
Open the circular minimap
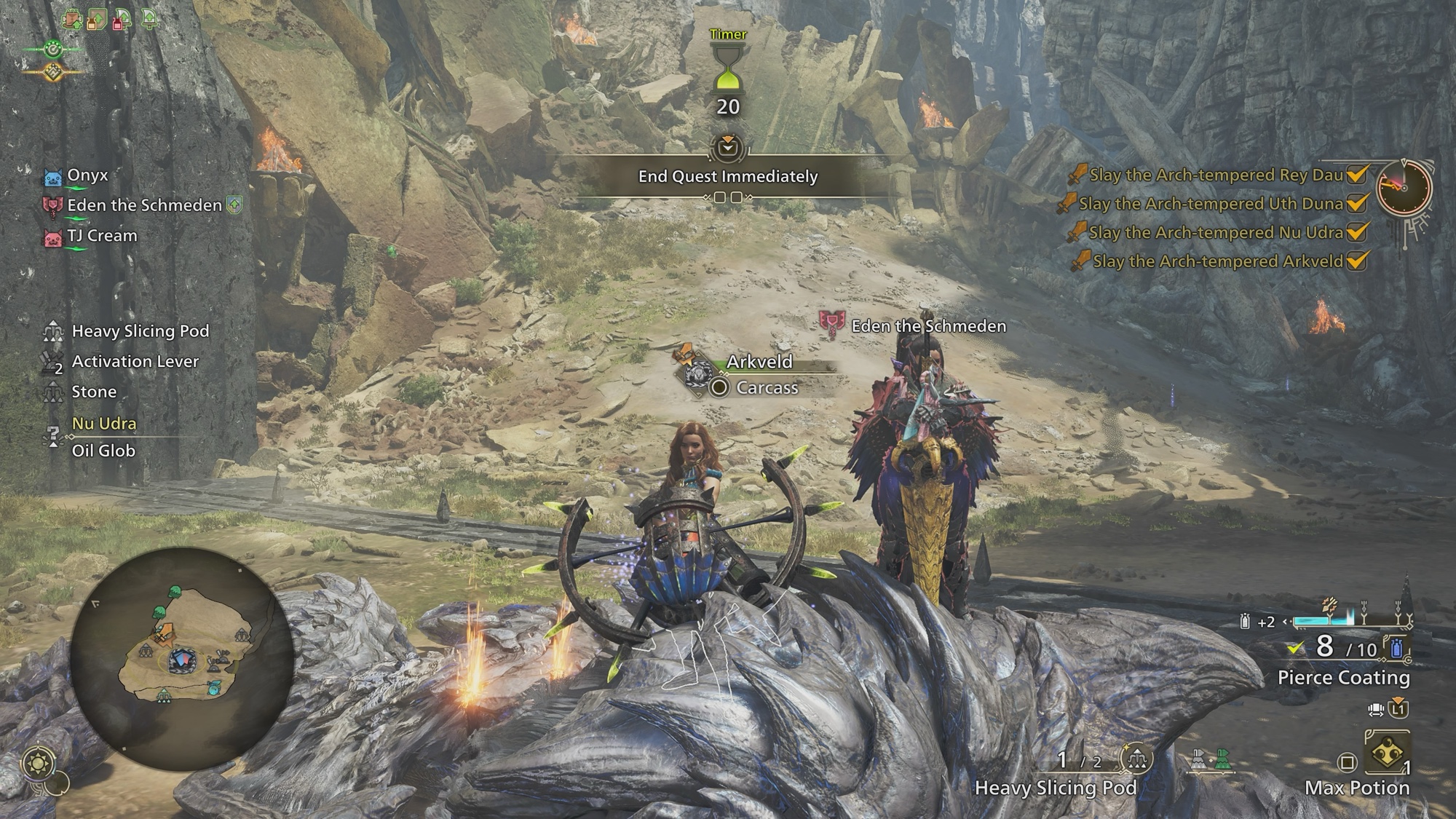point(182,659)
